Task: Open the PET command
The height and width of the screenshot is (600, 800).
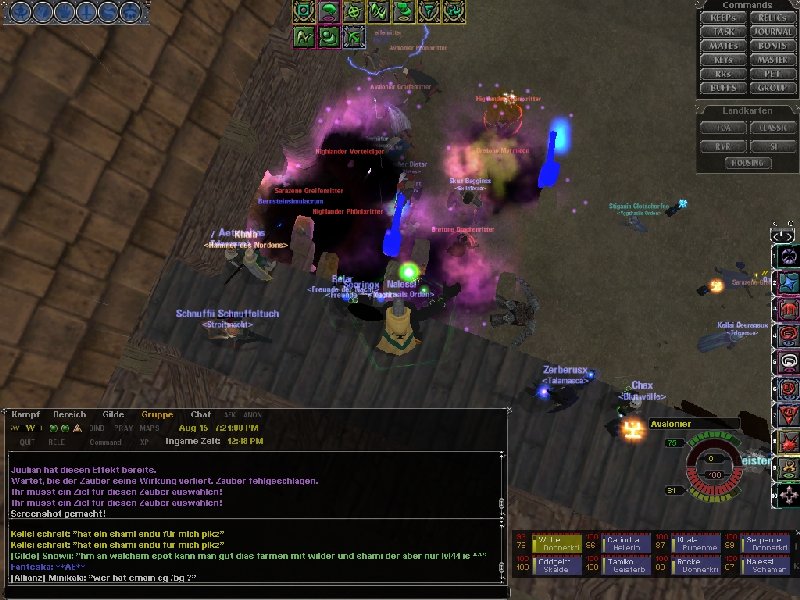Action: tap(773, 73)
